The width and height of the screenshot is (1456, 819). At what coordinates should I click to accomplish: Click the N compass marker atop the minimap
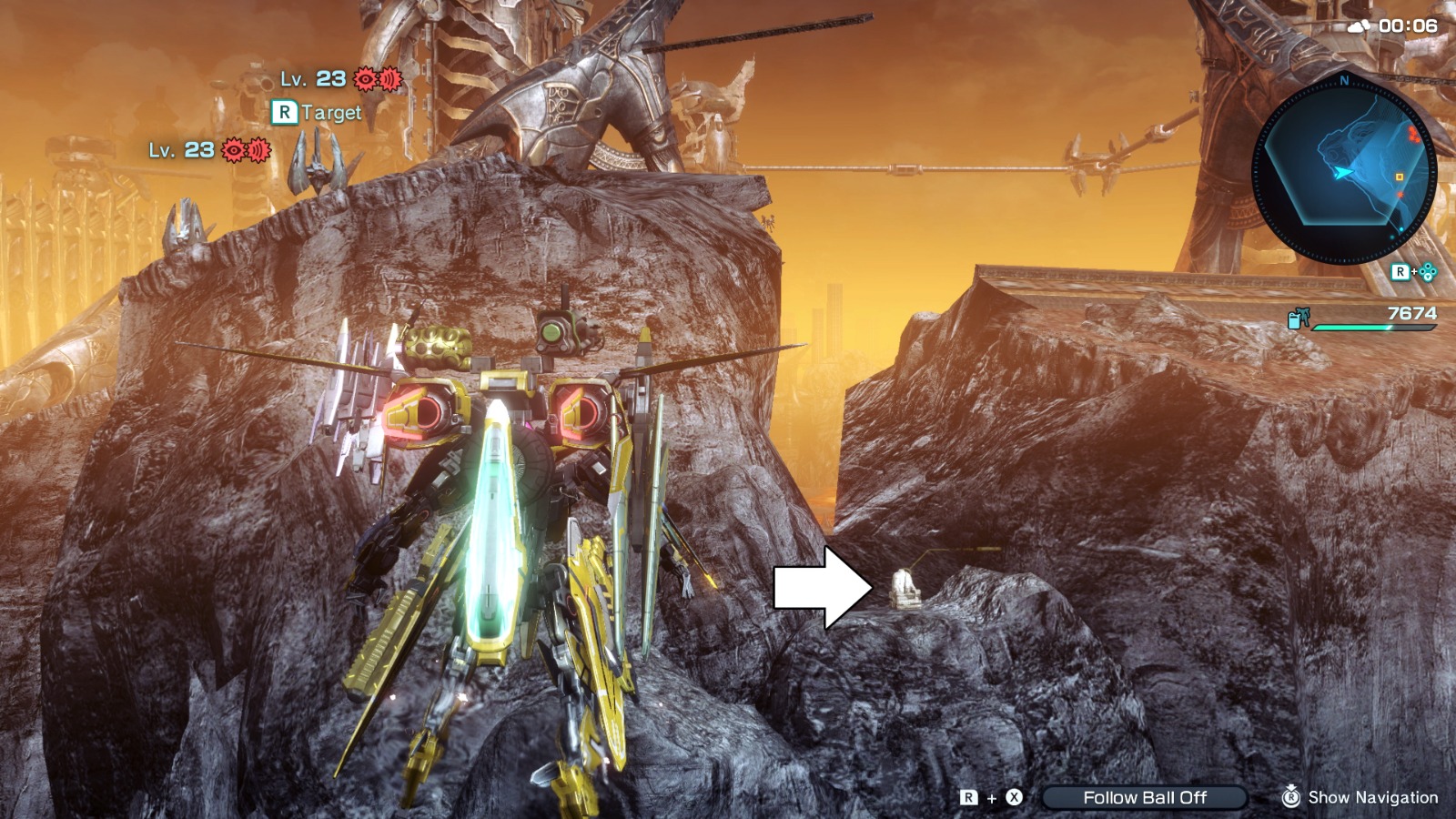(1346, 80)
